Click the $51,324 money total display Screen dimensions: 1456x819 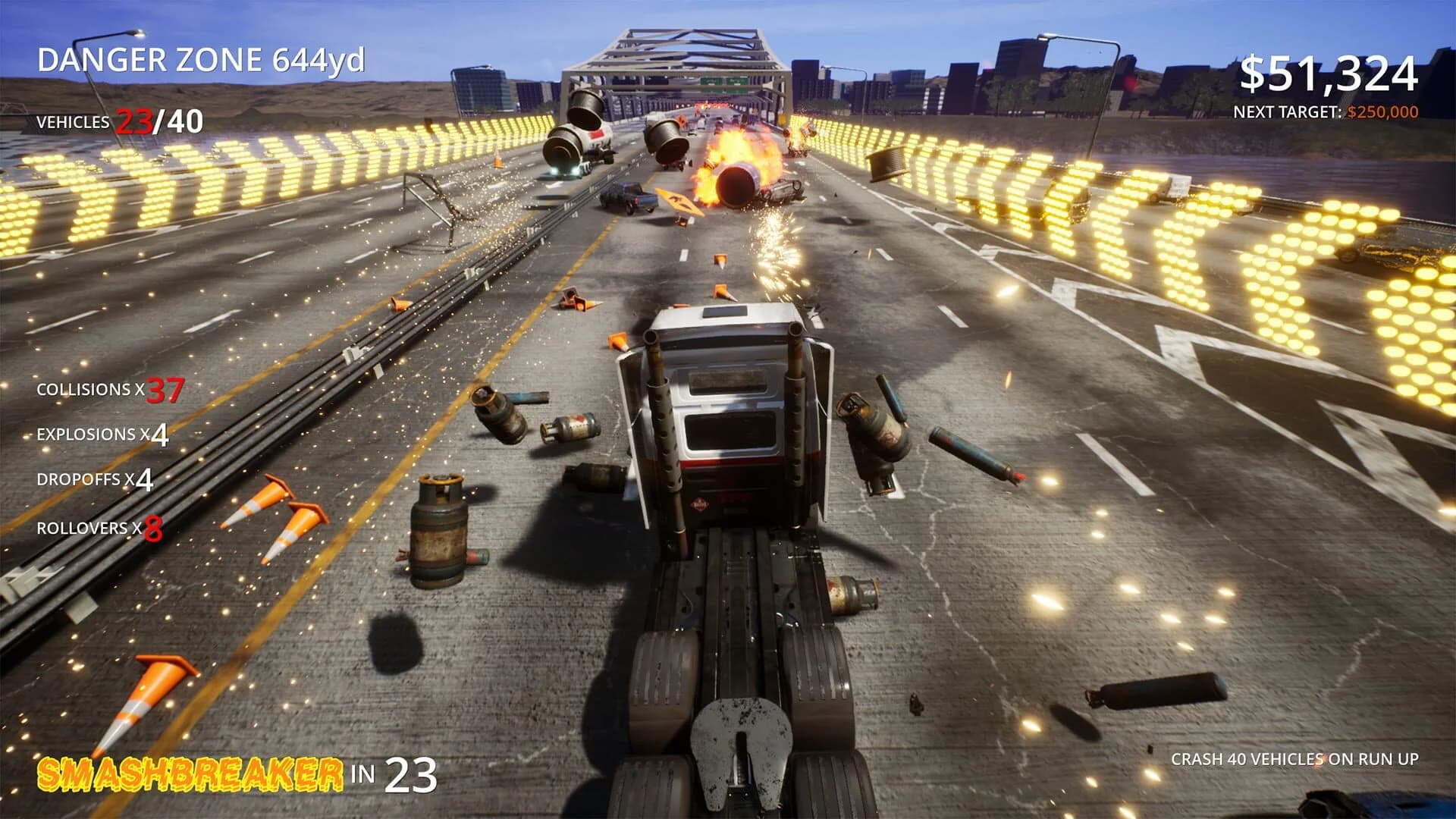click(x=1331, y=72)
